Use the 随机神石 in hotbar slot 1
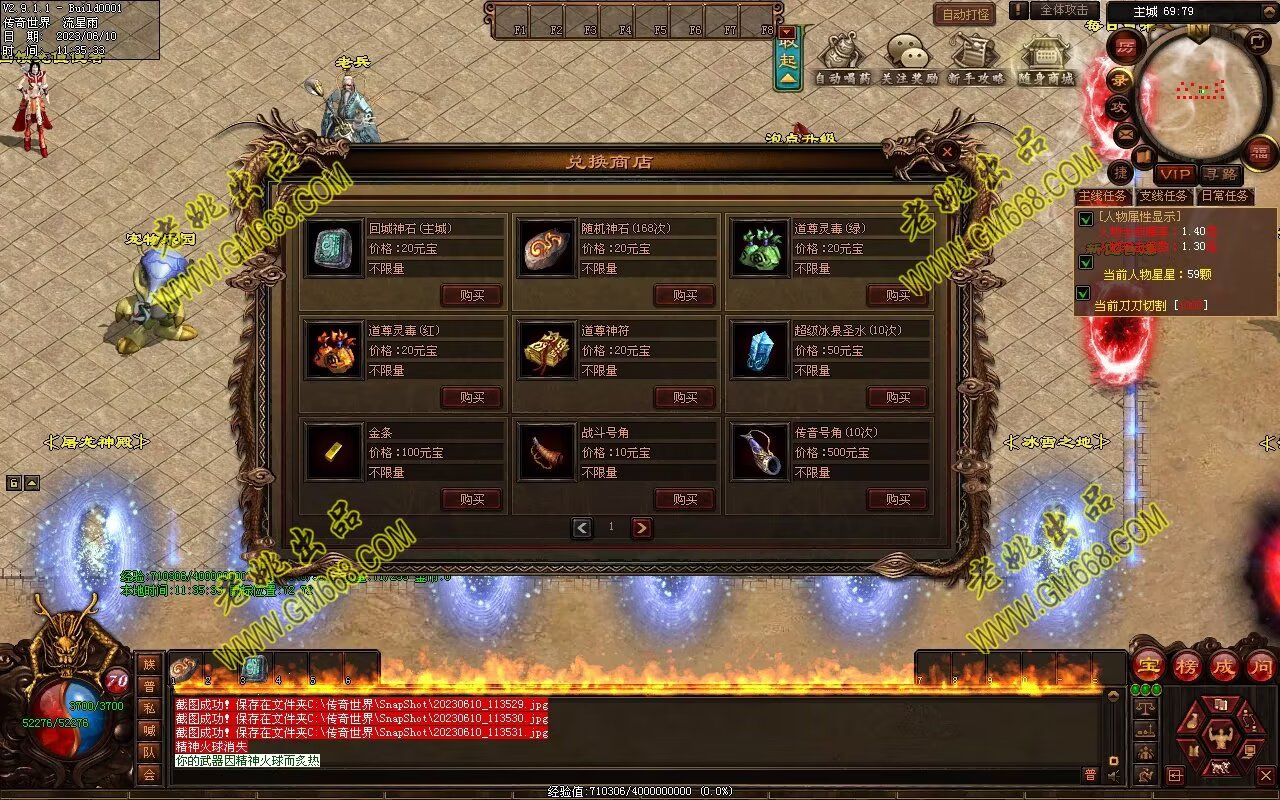The height and width of the screenshot is (800, 1280). [x=184, y=668]
